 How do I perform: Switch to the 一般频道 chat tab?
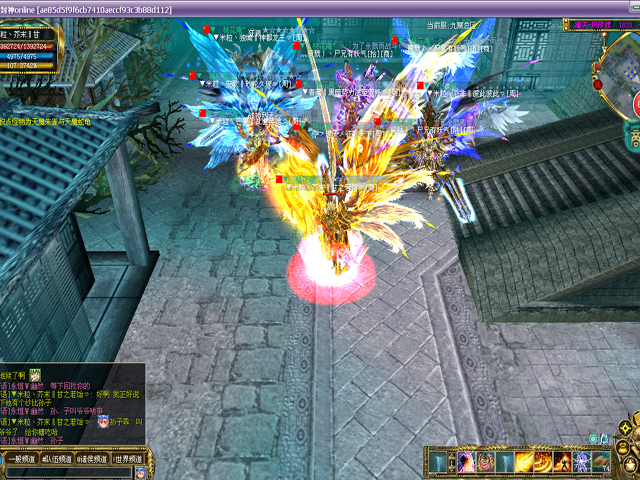point(20,458)
